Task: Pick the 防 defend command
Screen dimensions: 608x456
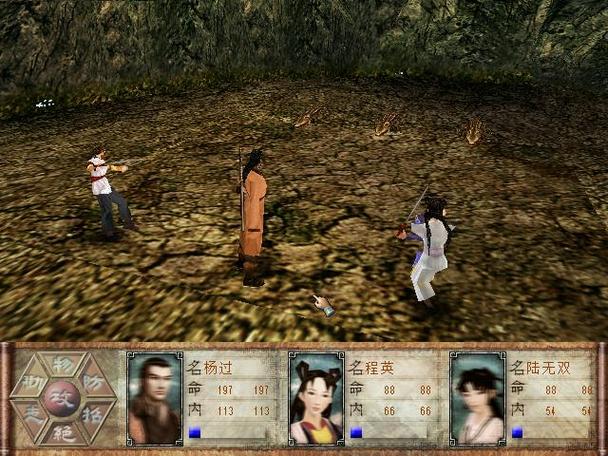Action: pyautogui.click(x=91, y=380)
